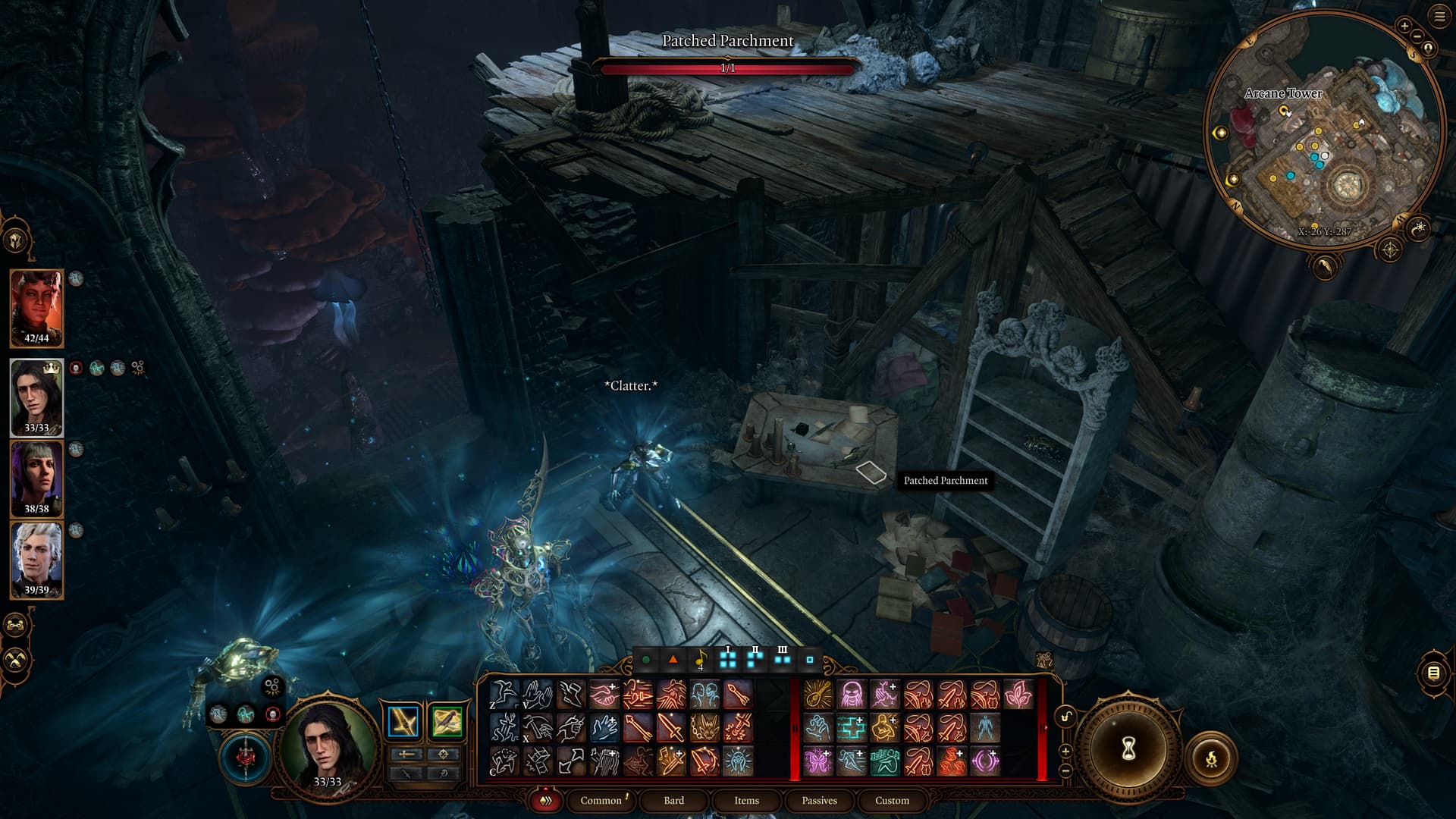Switch to the Custom hotbar tab
This screenshot has width=1456, height=819.
[892, 800]
